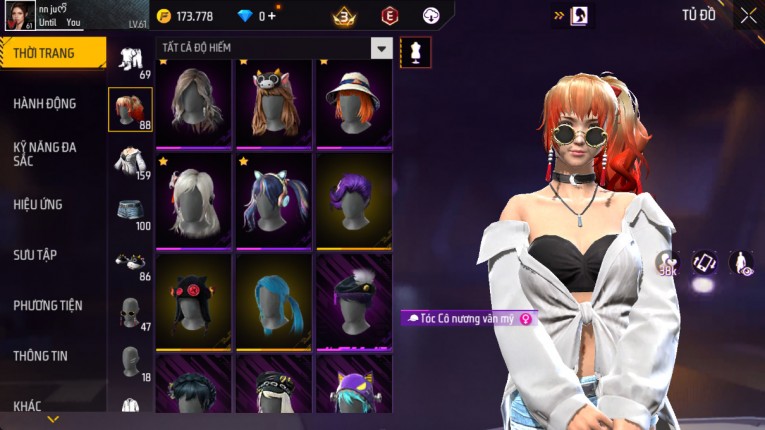765x430 pixels.
Task: Go to the SƯU TẬP tab
Action: (x=34, y=255)
